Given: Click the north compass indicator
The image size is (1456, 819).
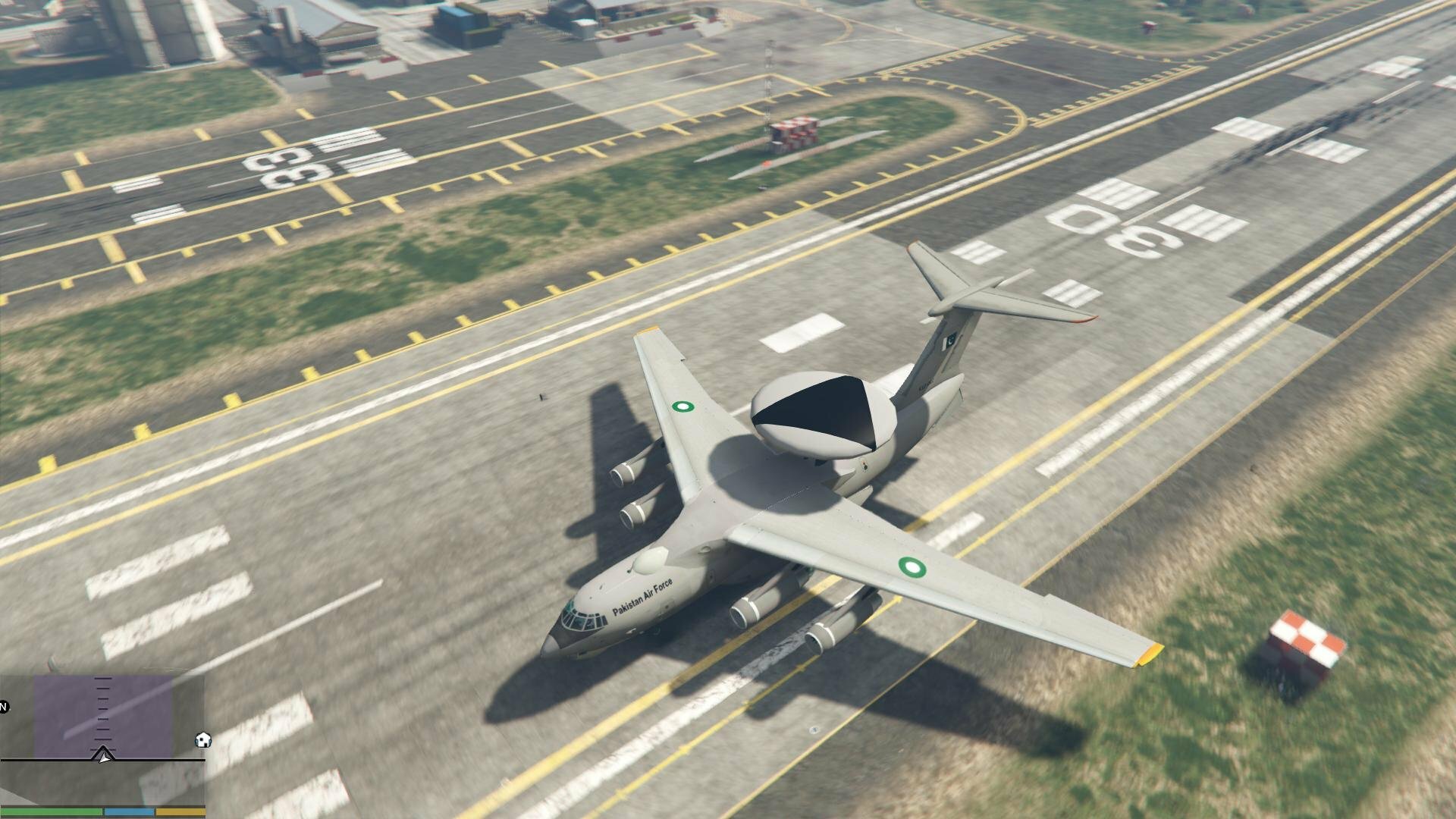Looking at the screenshot, I should click(x=4, y=708).
